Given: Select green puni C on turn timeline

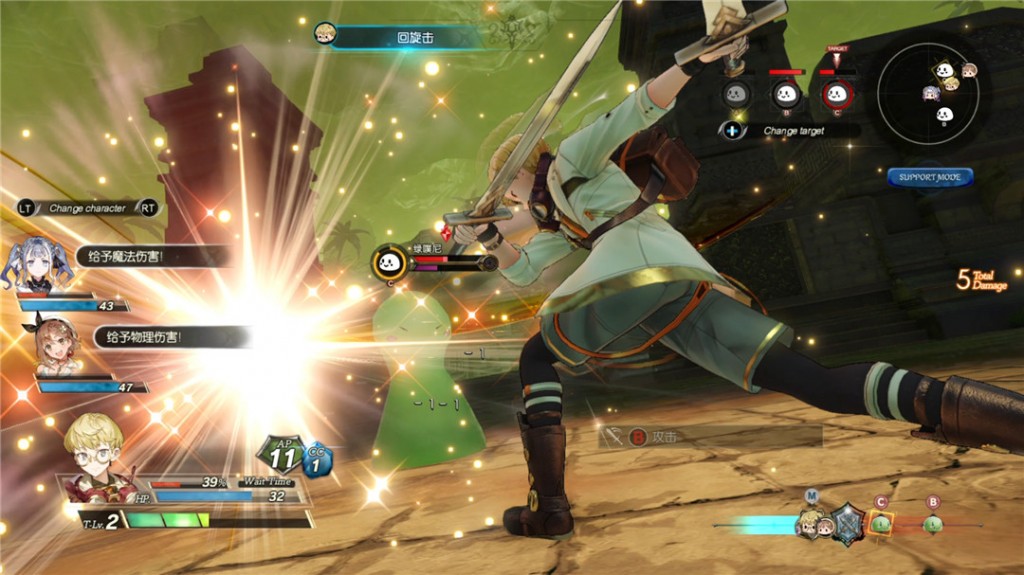Looking at the screenshot, I should coord(880,522).
